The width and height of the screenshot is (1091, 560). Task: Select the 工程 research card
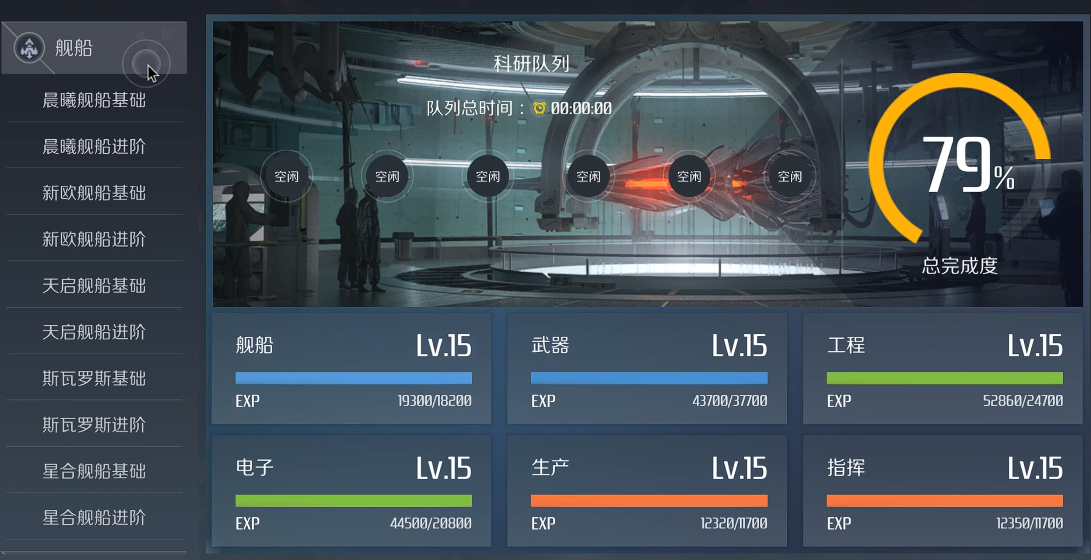pyautogui.click(x=944, y=369)
